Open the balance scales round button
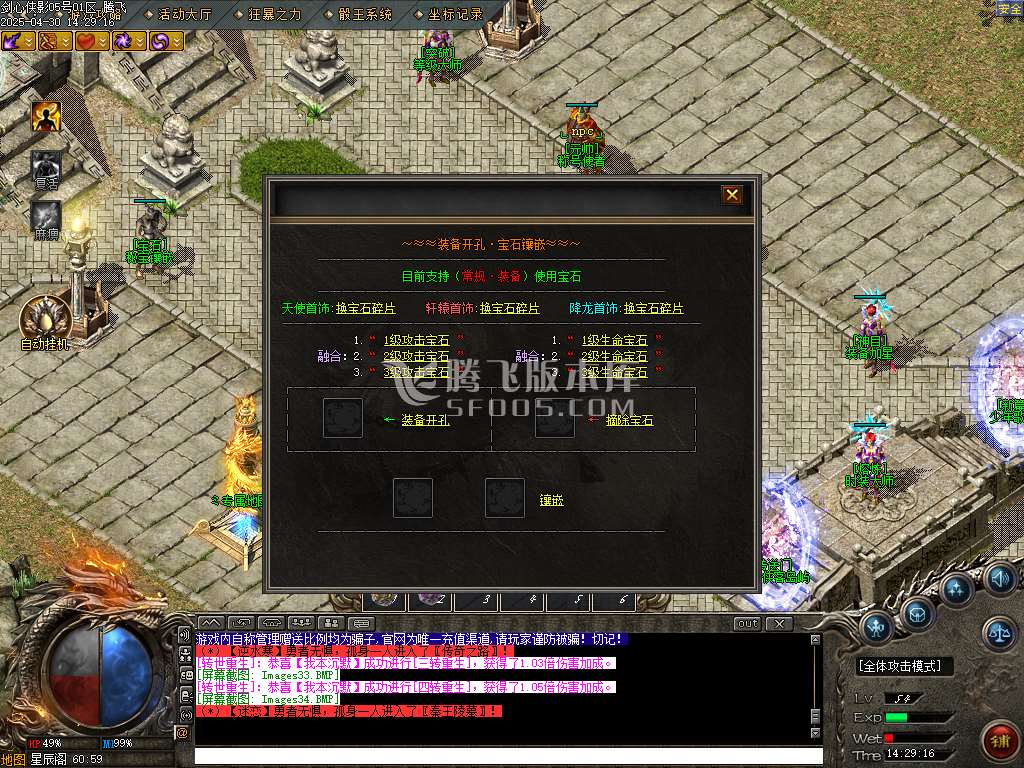Image resolution: width=1024 pixels, height=768 pixels. [997, 631]
